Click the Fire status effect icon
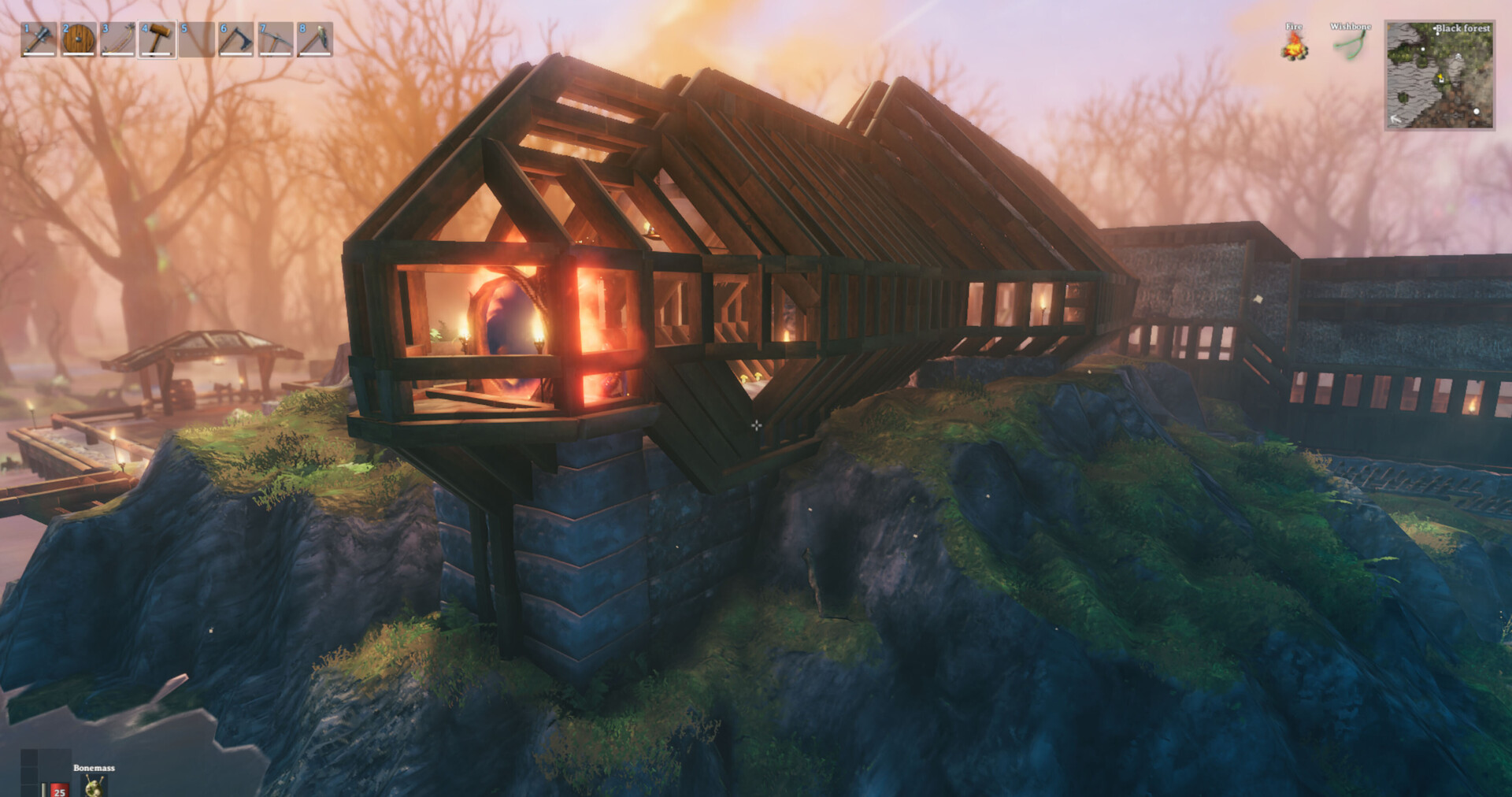Screen dimensions: 1512x797 [1294, 45]
